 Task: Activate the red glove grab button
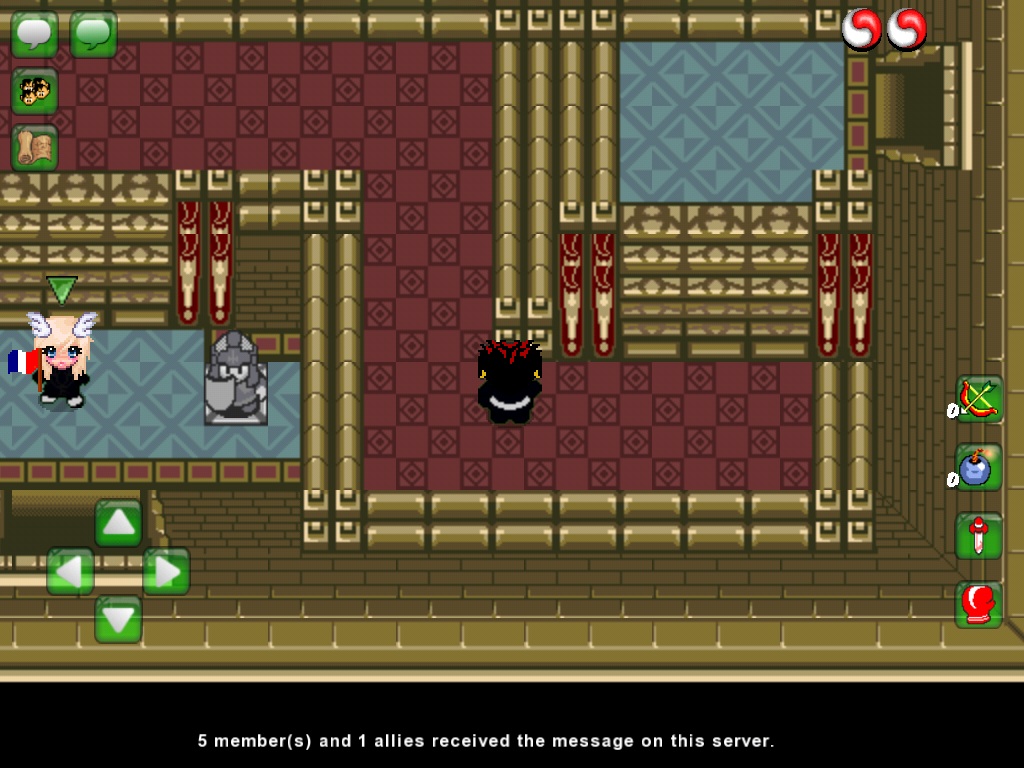[x=978, y=604]
